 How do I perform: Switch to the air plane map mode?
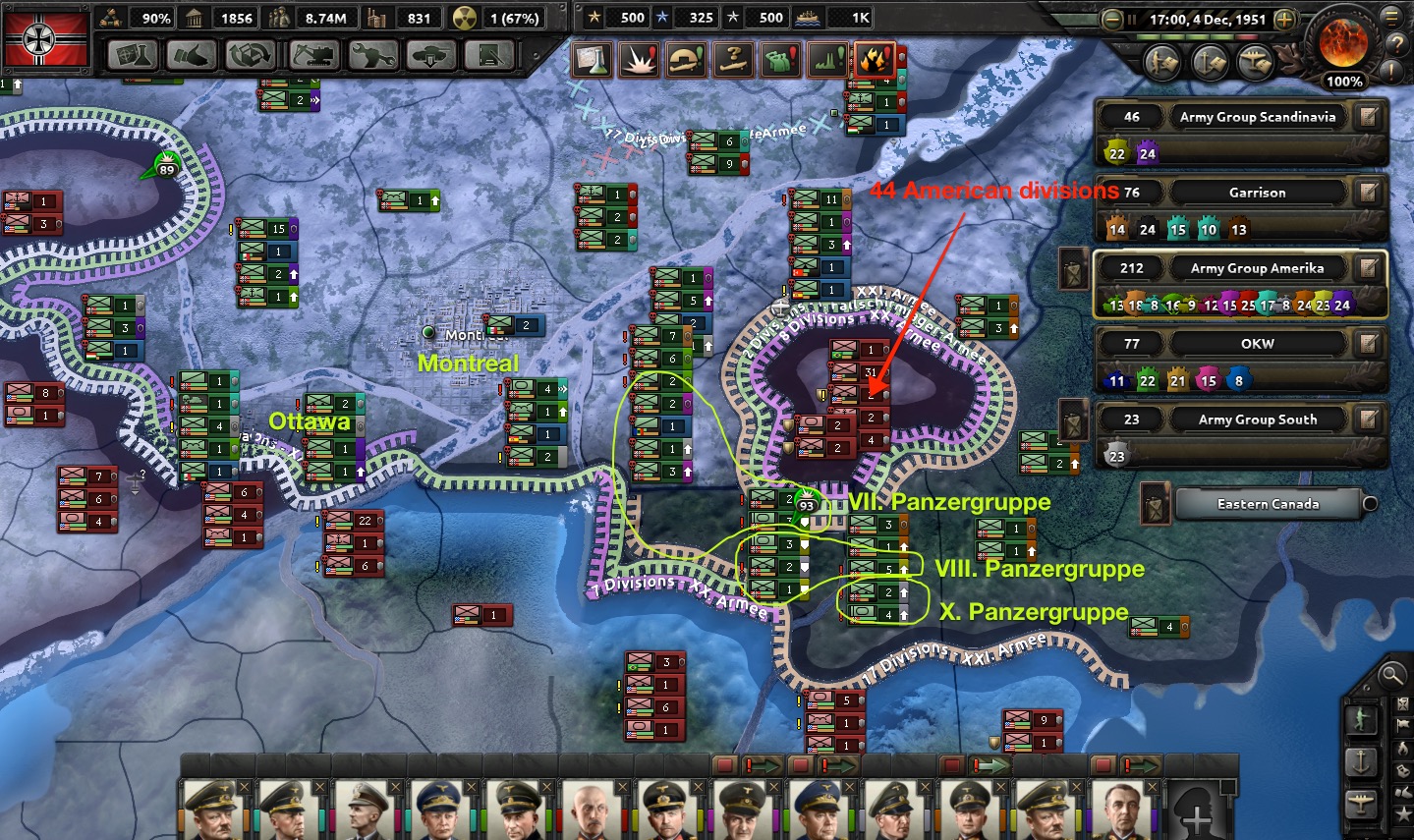[1361, 801]
